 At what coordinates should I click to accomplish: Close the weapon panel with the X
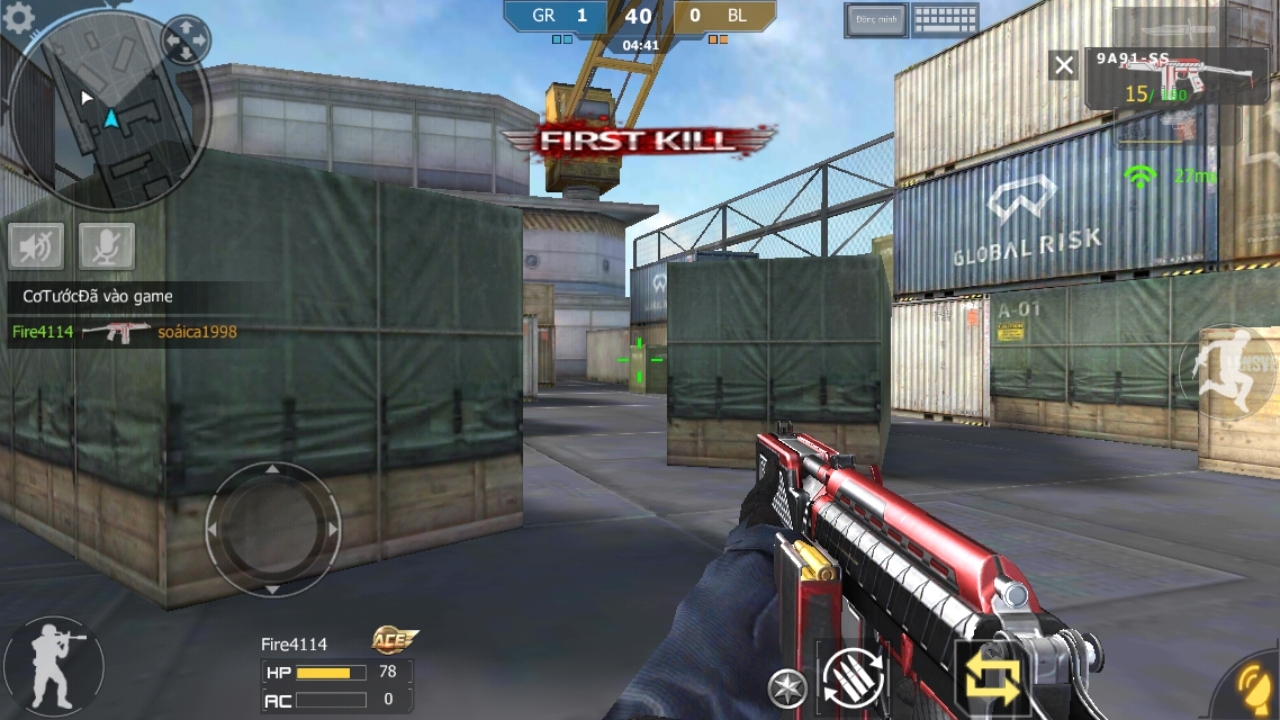[1064, 66]
